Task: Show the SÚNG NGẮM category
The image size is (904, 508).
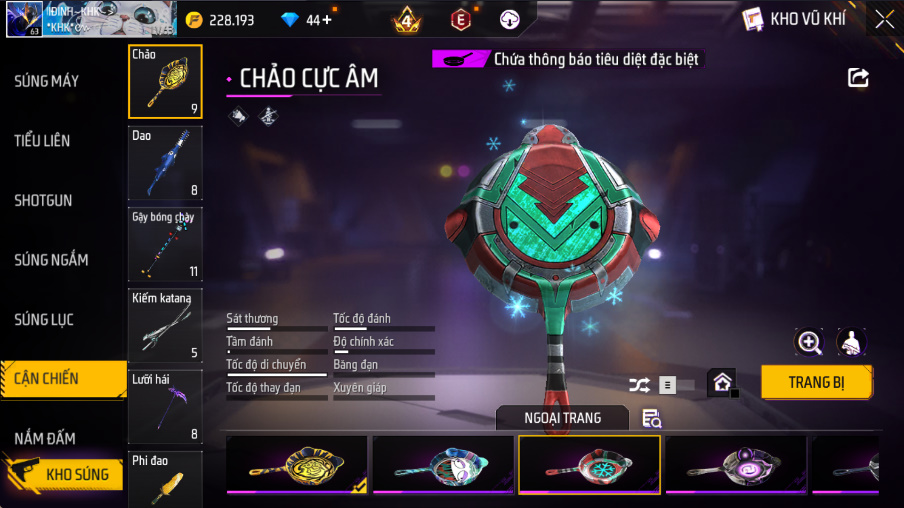Action: click(51, 260)
